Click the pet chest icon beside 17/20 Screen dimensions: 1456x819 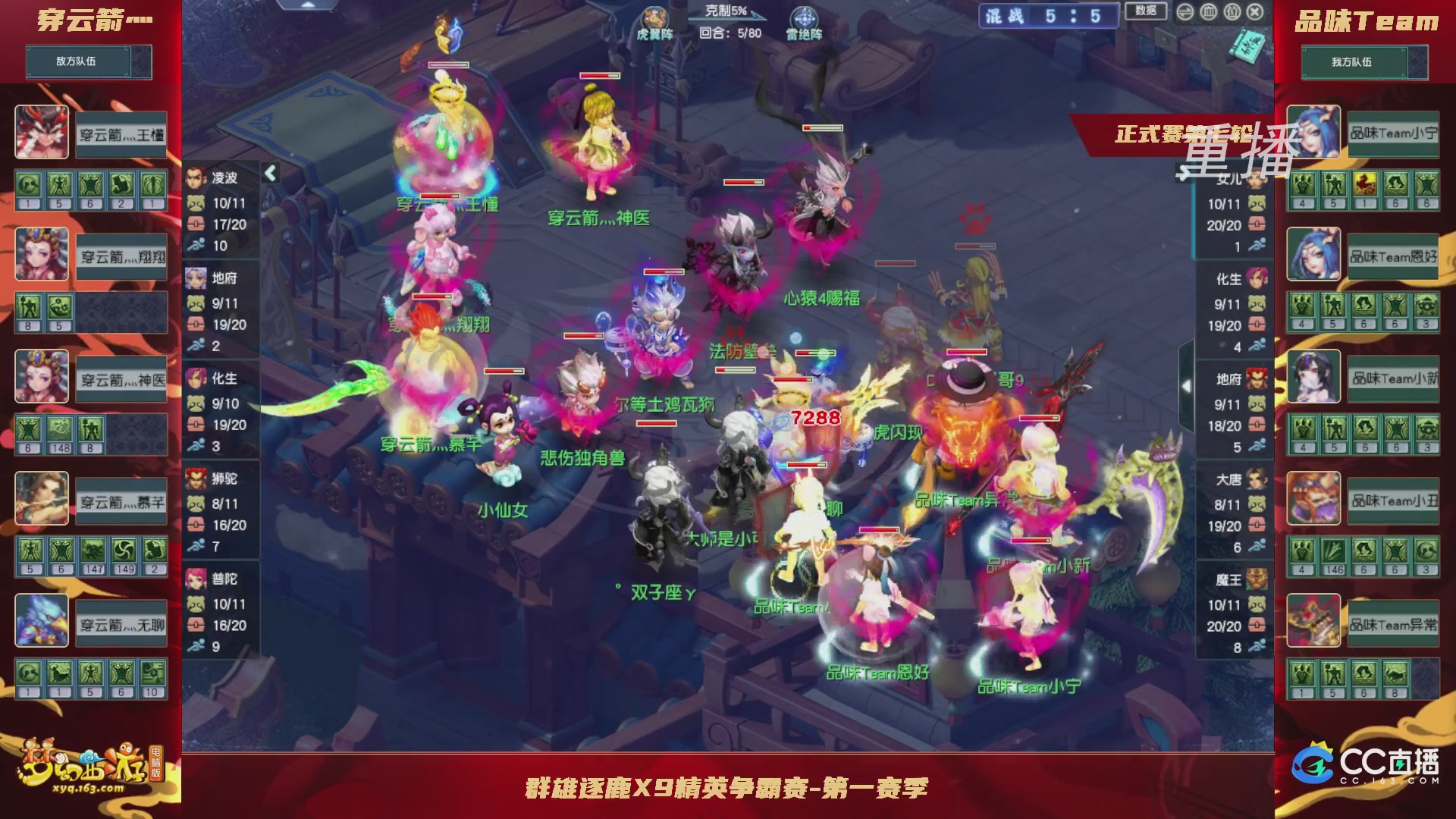coord(196,224)
